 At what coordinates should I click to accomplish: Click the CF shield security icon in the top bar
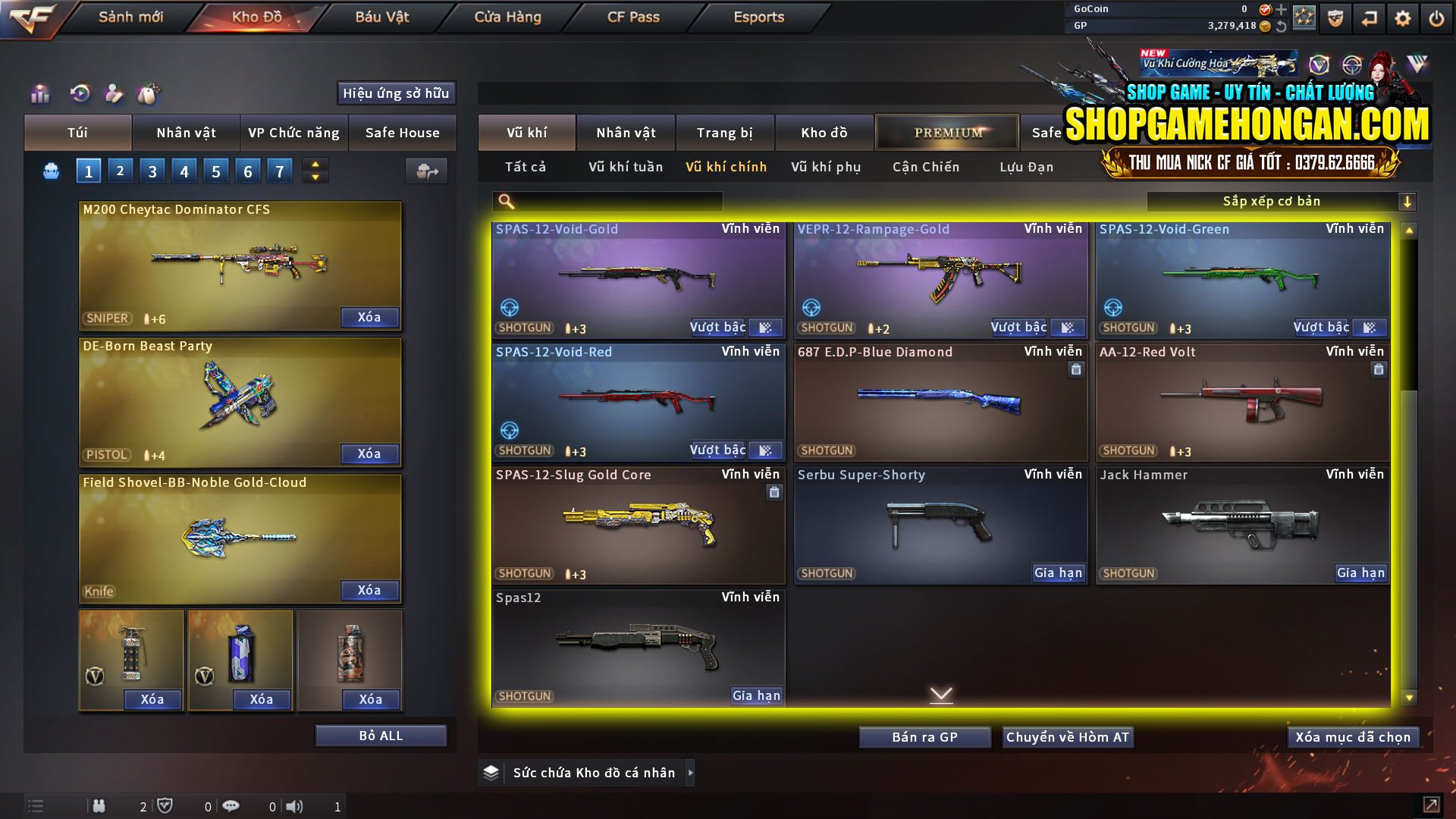tap(1335, 17)
